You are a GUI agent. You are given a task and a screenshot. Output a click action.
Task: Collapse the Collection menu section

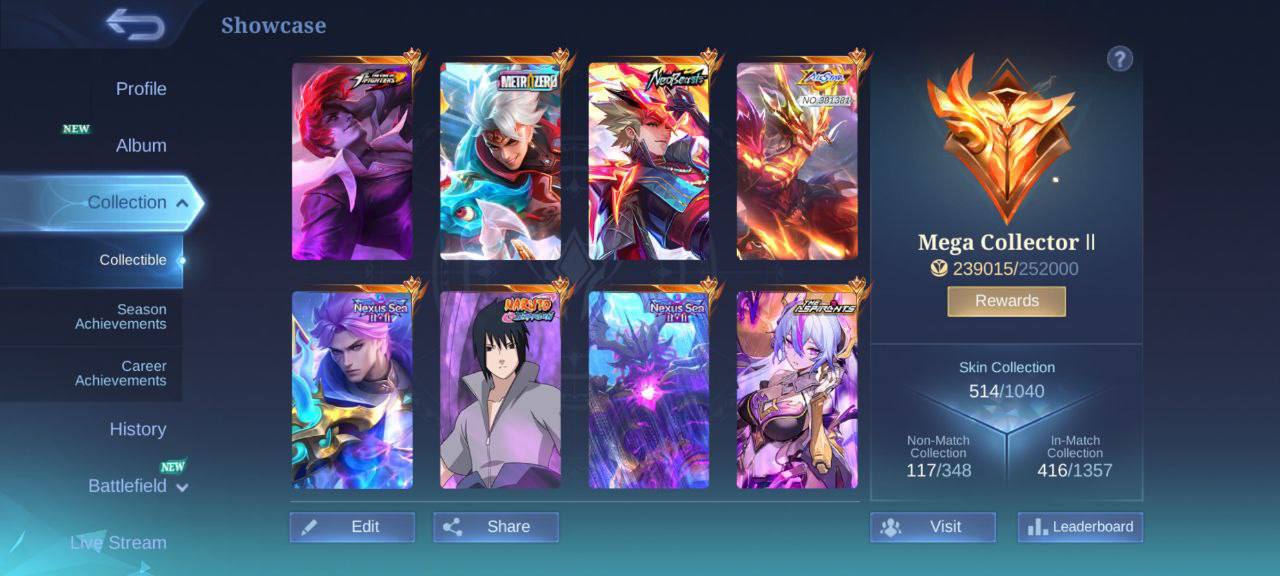point(182,203)
